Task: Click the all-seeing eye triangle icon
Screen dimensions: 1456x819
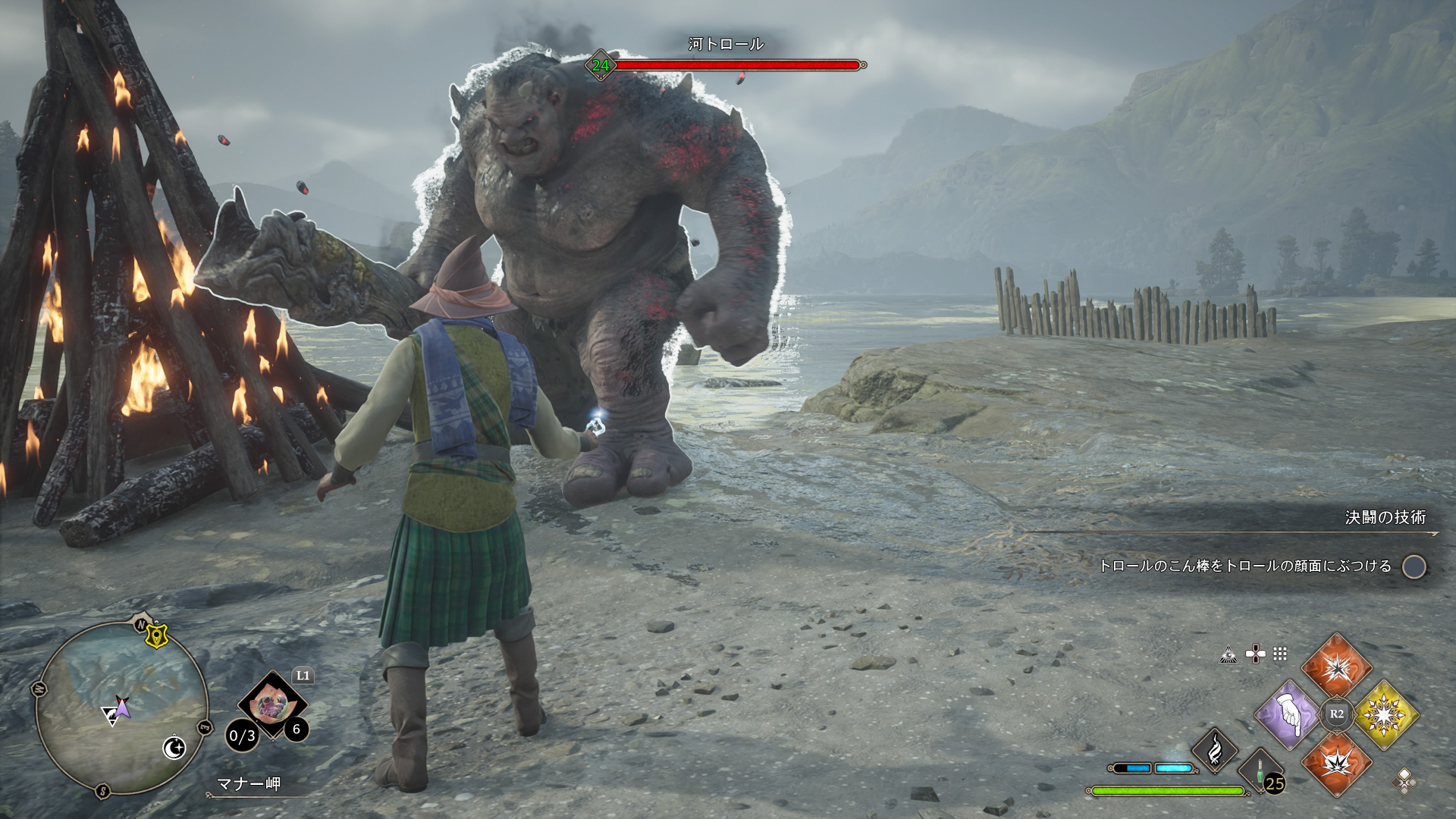Action: [1228, 654]
